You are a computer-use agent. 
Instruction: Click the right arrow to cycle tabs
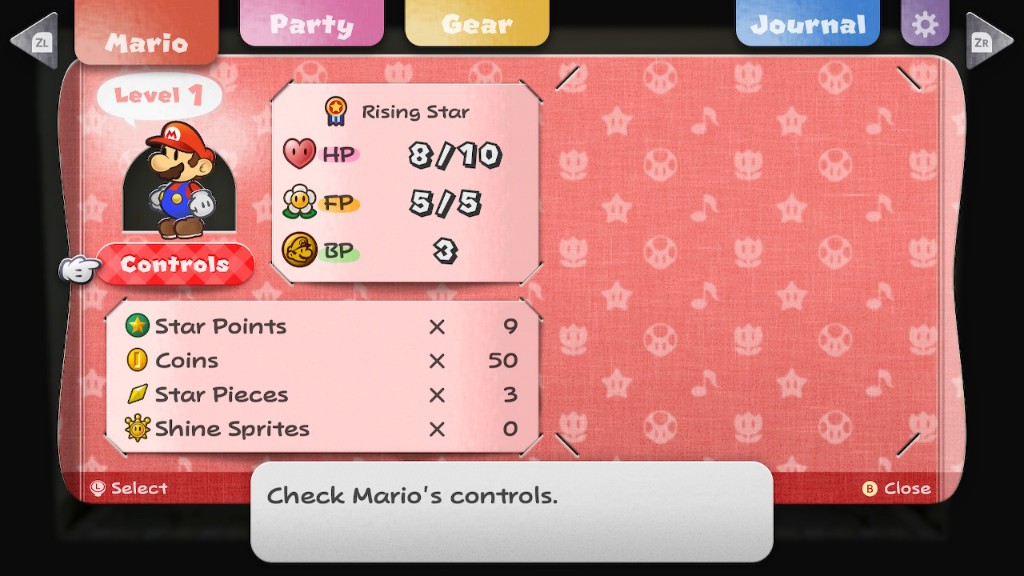[989, 42]
